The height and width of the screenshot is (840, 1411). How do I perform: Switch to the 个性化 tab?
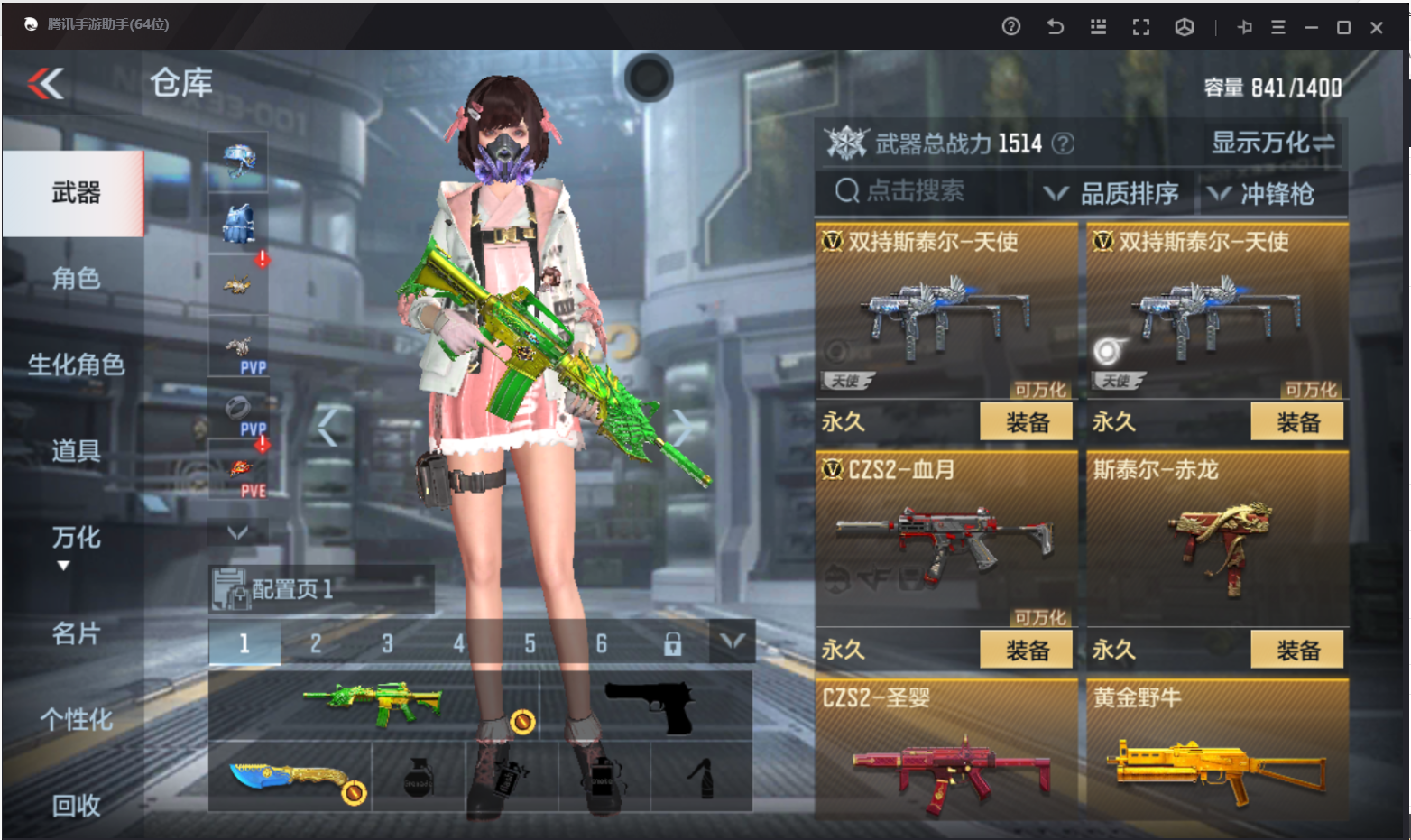pos(76,719)
